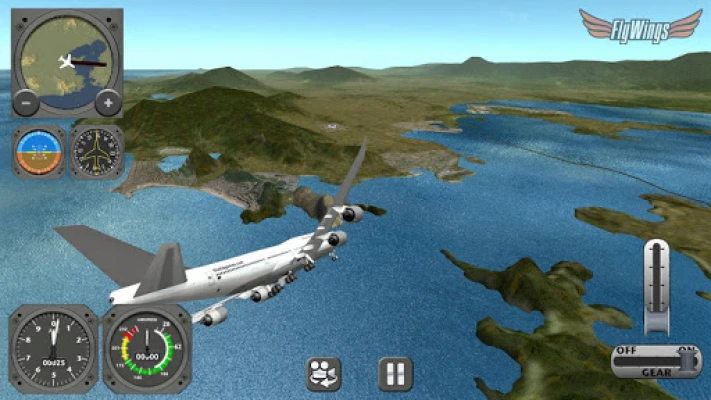Zoom in the minimap with the plus button

coord(107,103)
